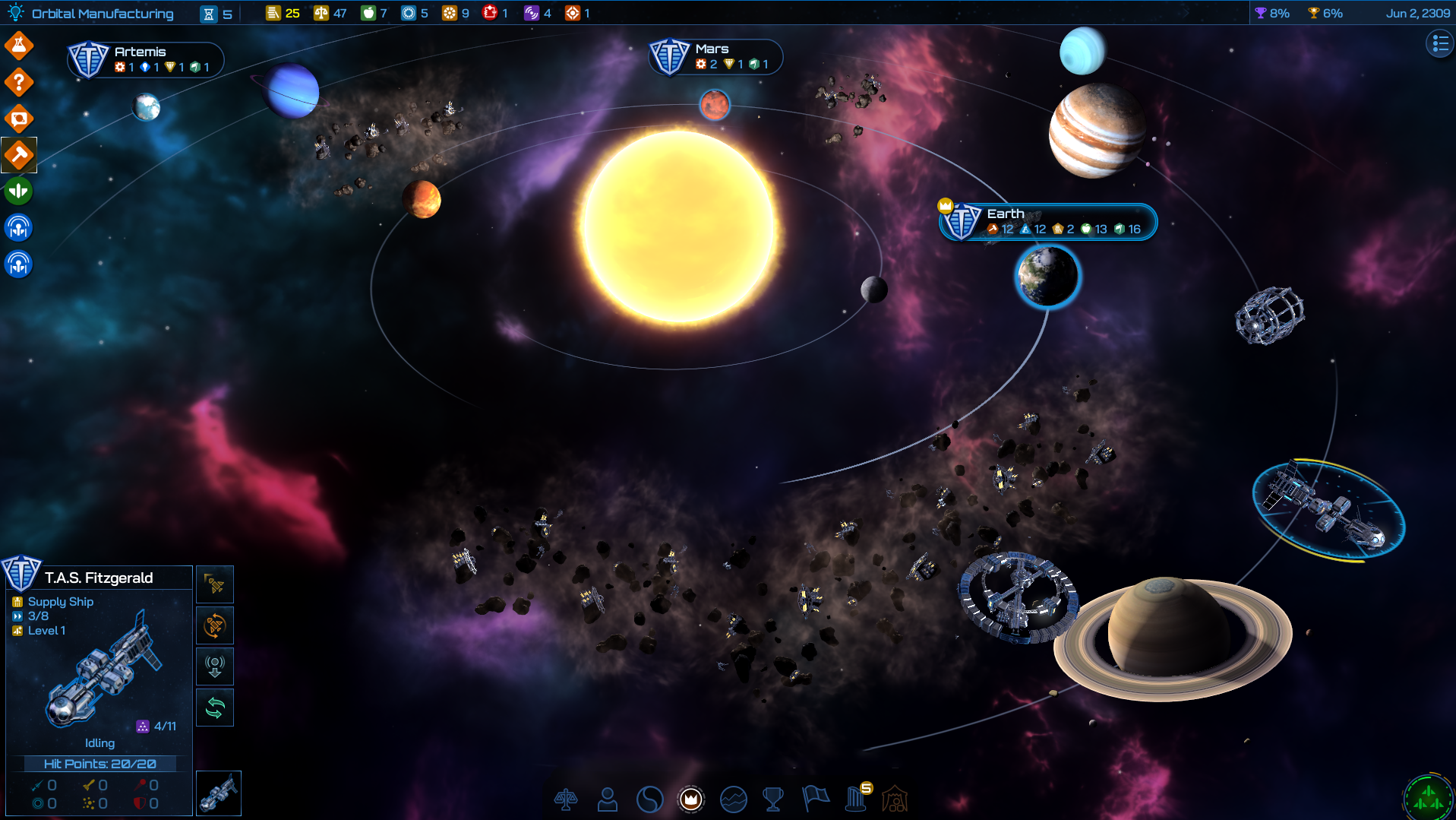Click the research flask notification icon
1456x820 pixels.
click(x=19, y=46)
